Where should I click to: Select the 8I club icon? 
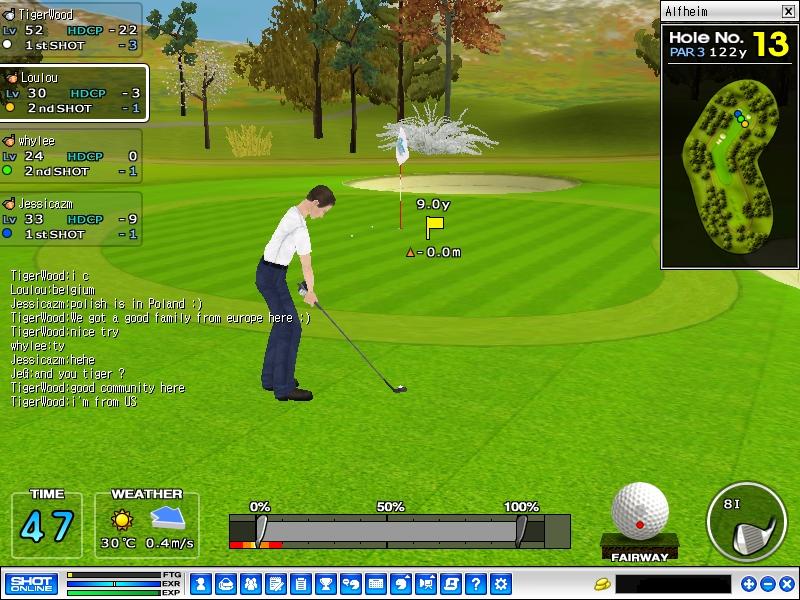(746, 521)
